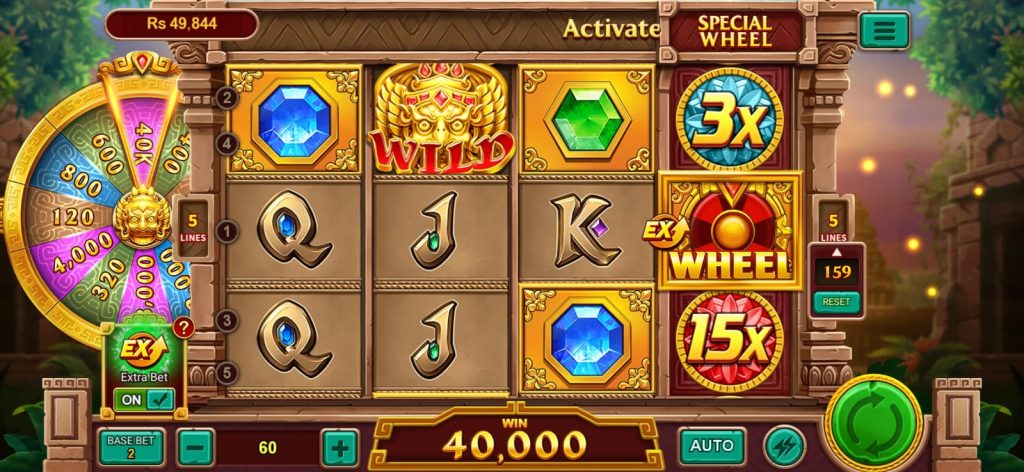Open the hamburger menu
1024x472 pixels.
click(x=884, y=30)
